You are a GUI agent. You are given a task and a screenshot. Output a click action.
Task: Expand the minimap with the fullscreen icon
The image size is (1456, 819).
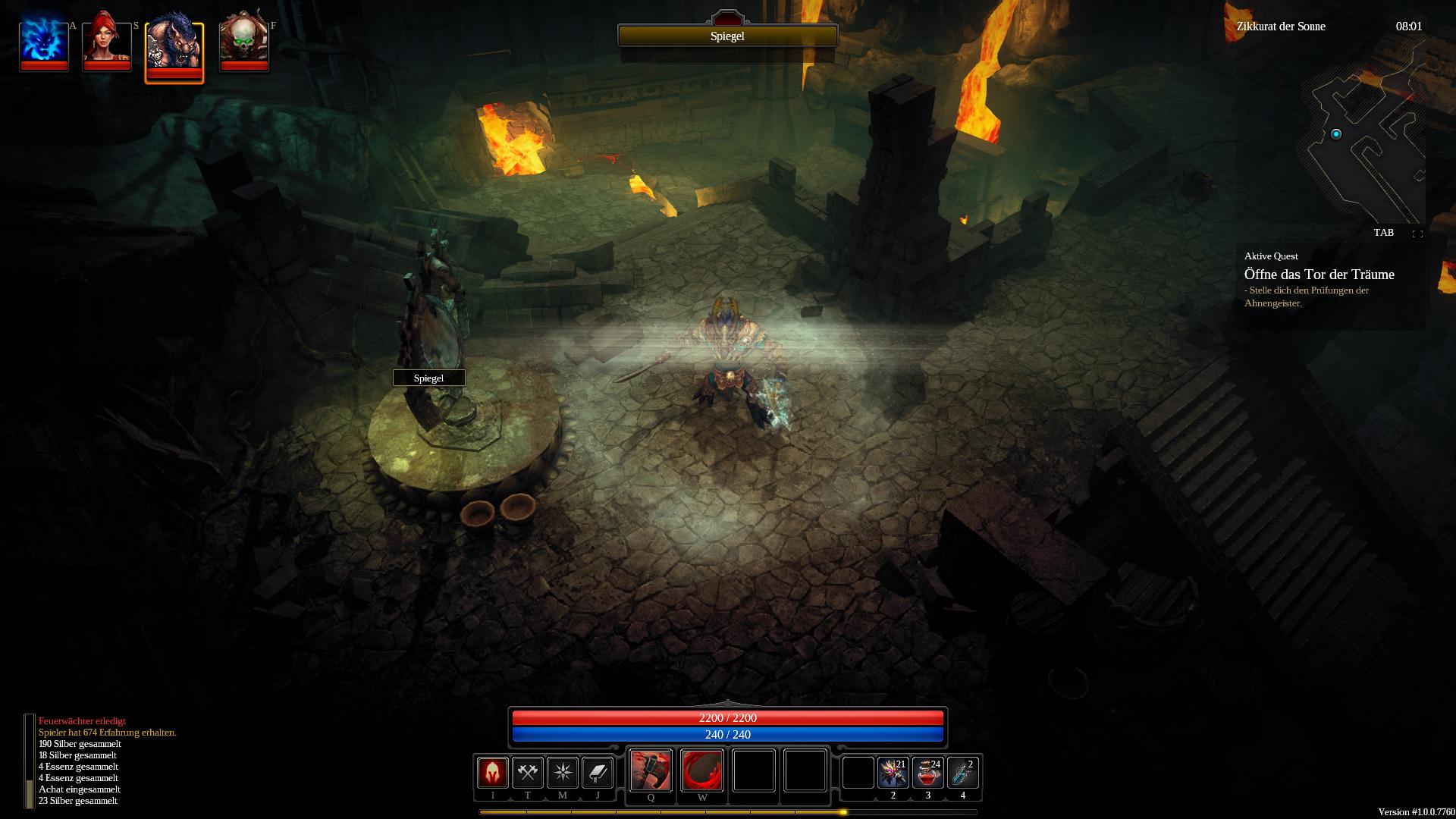pyautogui.click(x=1417, y=234)
